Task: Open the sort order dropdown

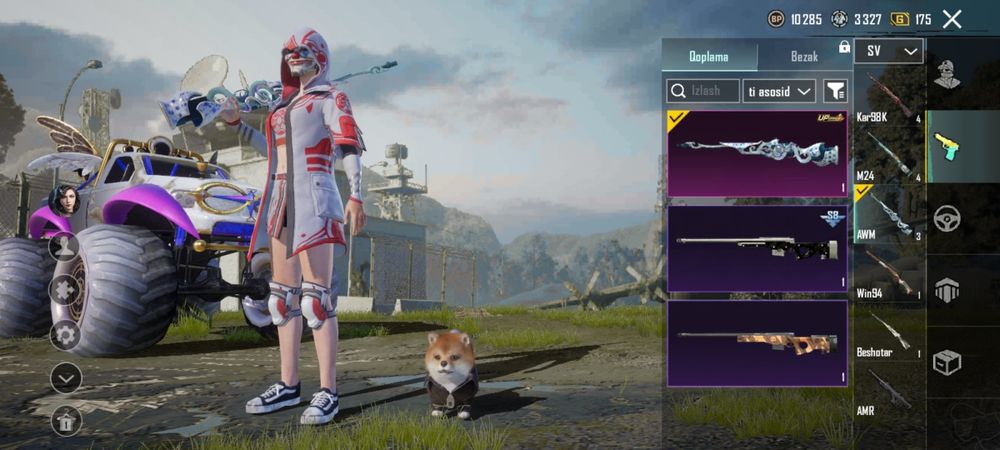Action: pyautogui.click(x=779, y=91)
